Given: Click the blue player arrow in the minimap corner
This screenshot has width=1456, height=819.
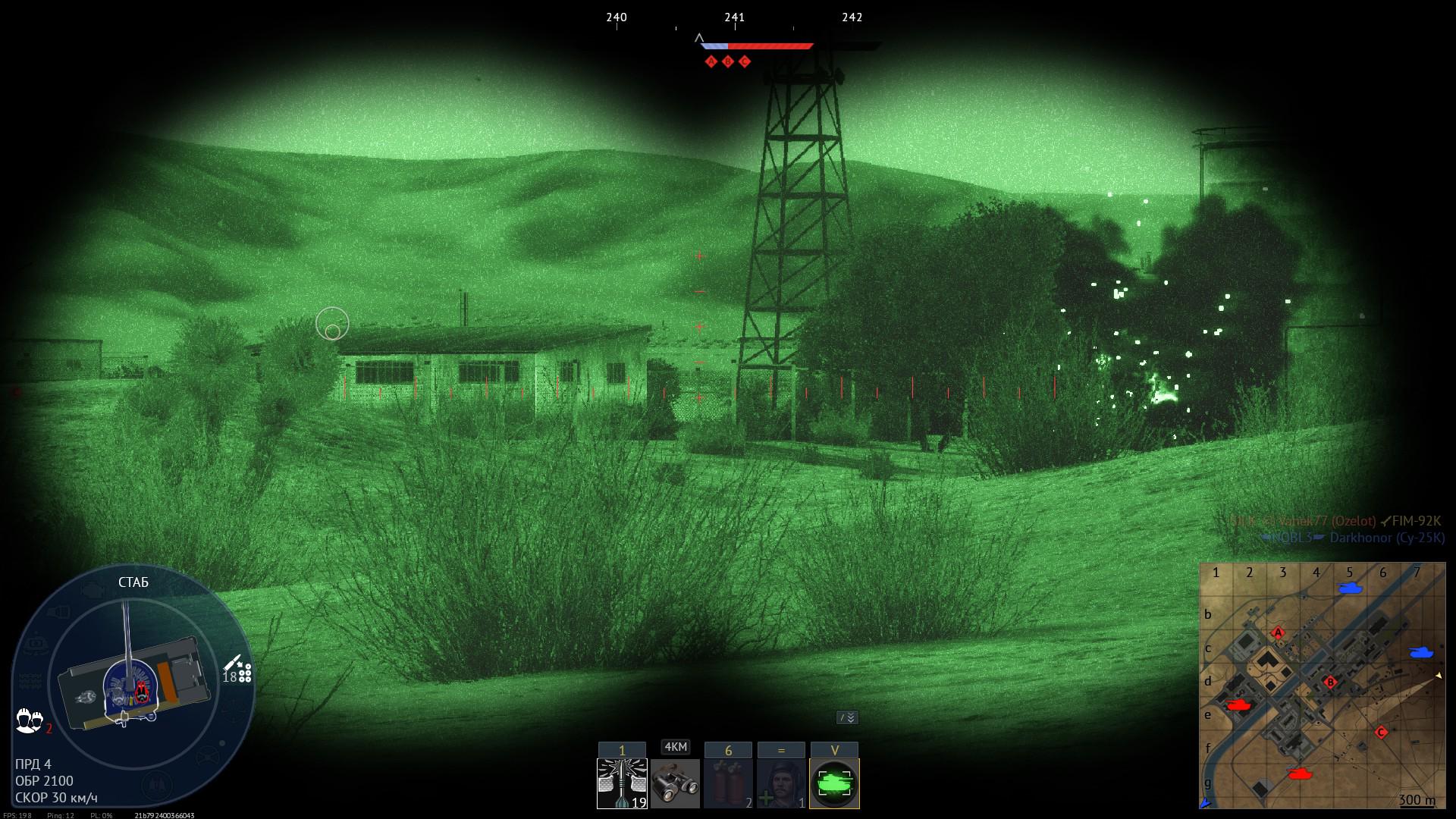Looking at the screenshot, I should click(x=1206, y=802).
